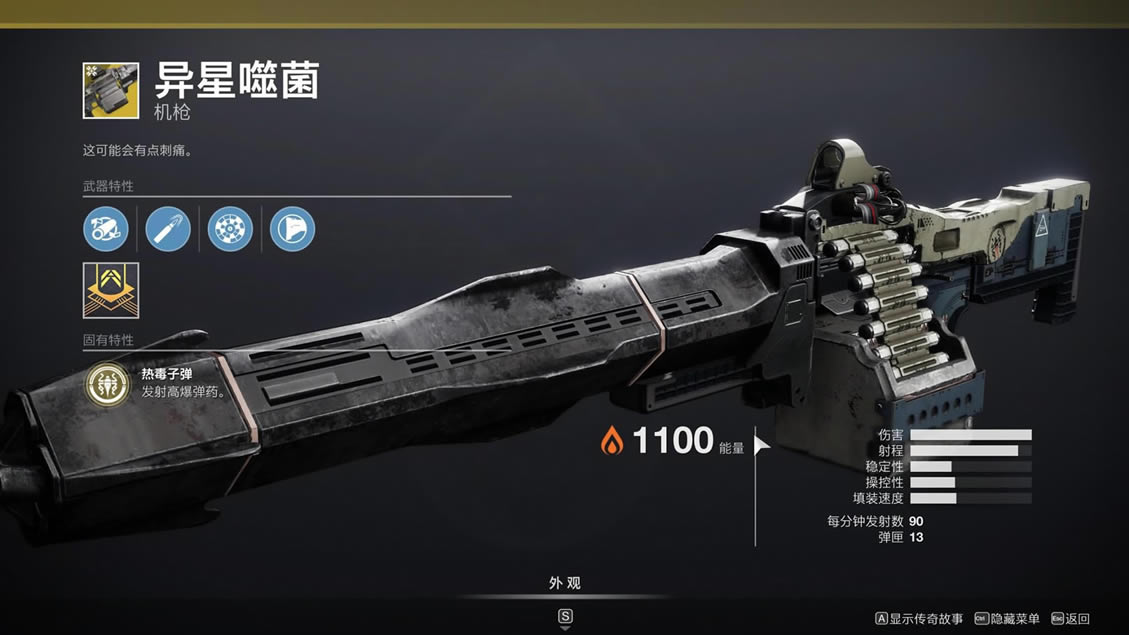Go back using 返回
Viewport: 1129px width, 635px height.
(x=1070, y=619)
